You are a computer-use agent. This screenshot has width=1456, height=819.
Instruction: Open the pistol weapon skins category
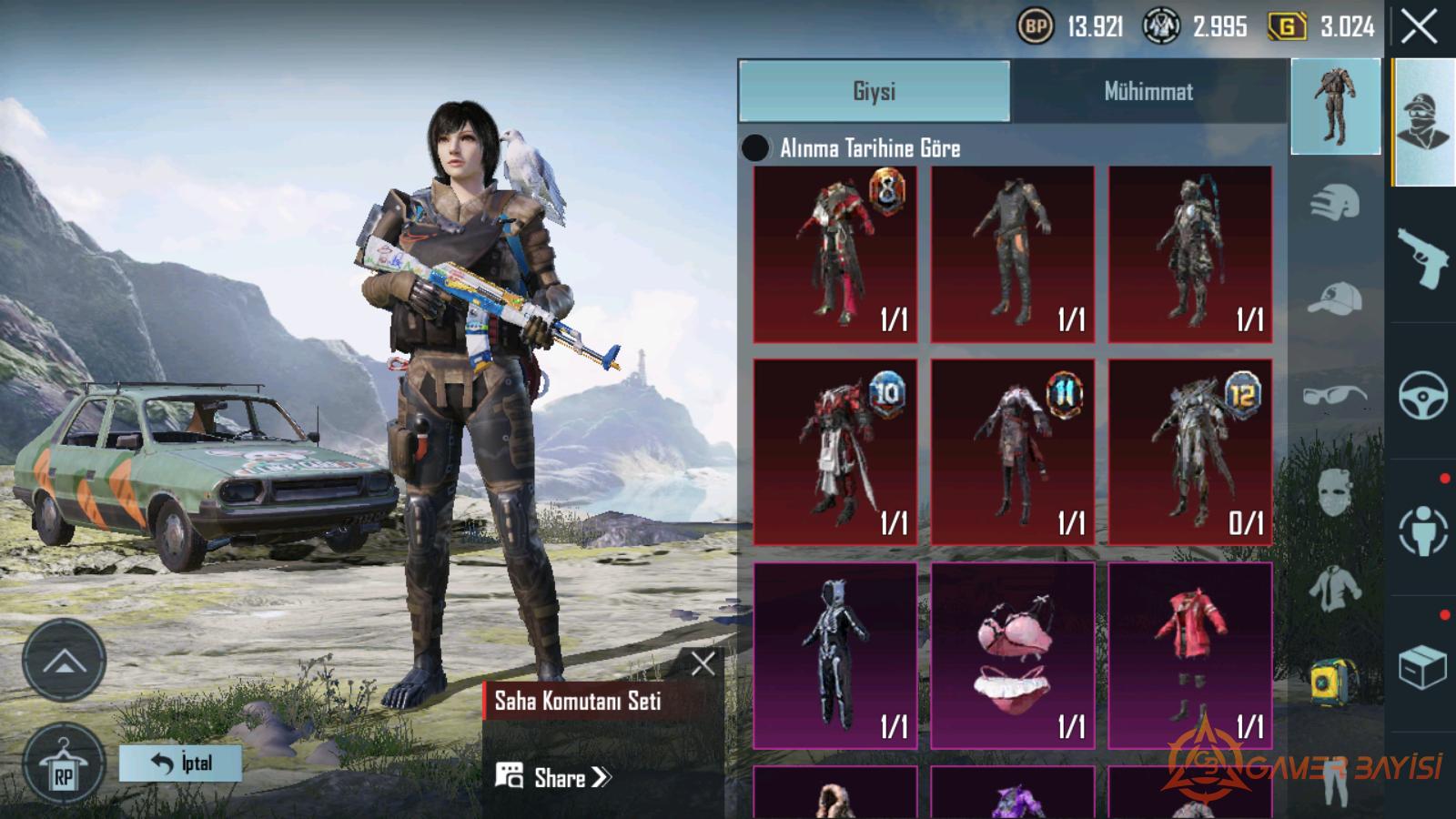pos(1423,257)
